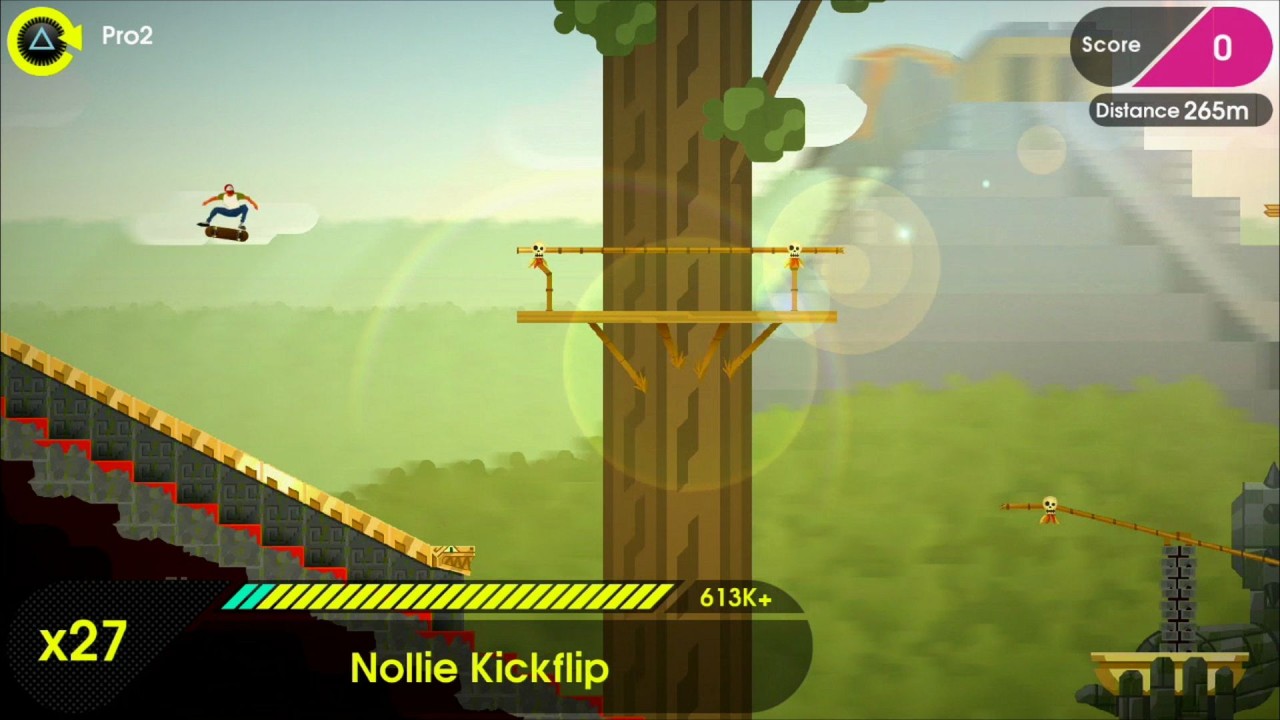Click the skull totem on the right bamboo platform
Viewport: 1280px width, 720px height.
(793, 250)
